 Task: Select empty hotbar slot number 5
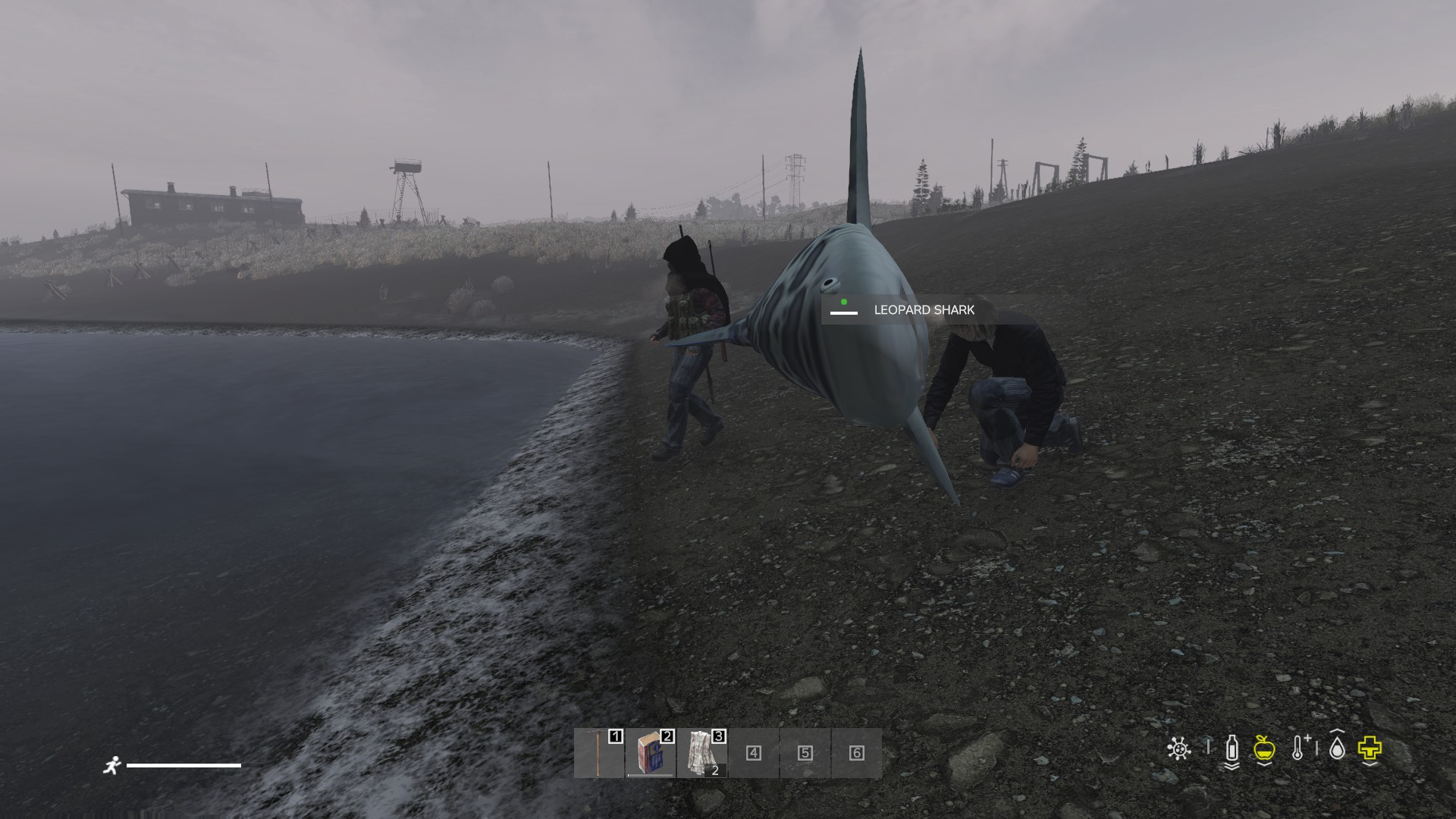point(805,753)
